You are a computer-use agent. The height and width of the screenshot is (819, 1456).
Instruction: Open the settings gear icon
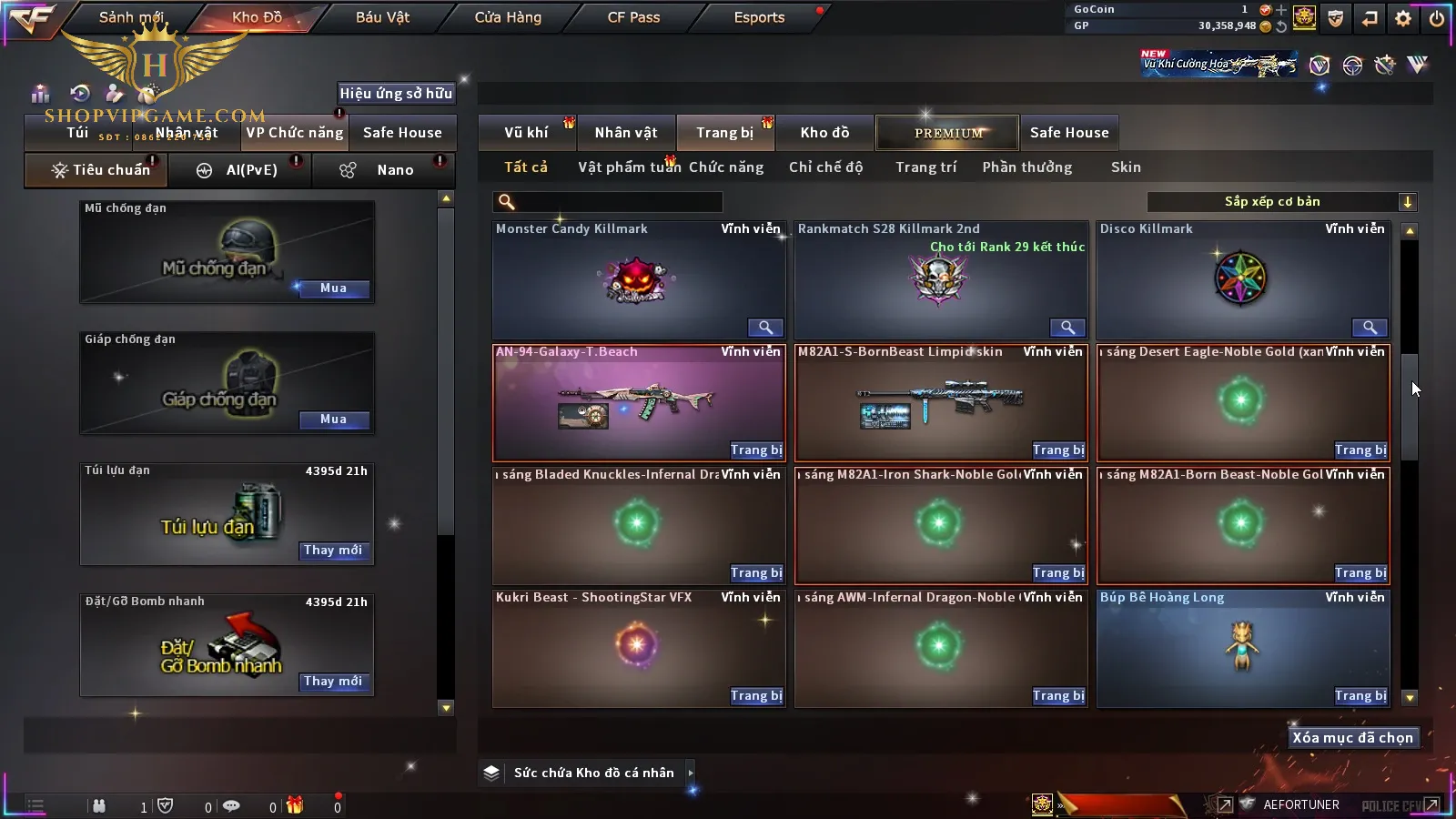pyautogui.click(x=1403, y=18)
